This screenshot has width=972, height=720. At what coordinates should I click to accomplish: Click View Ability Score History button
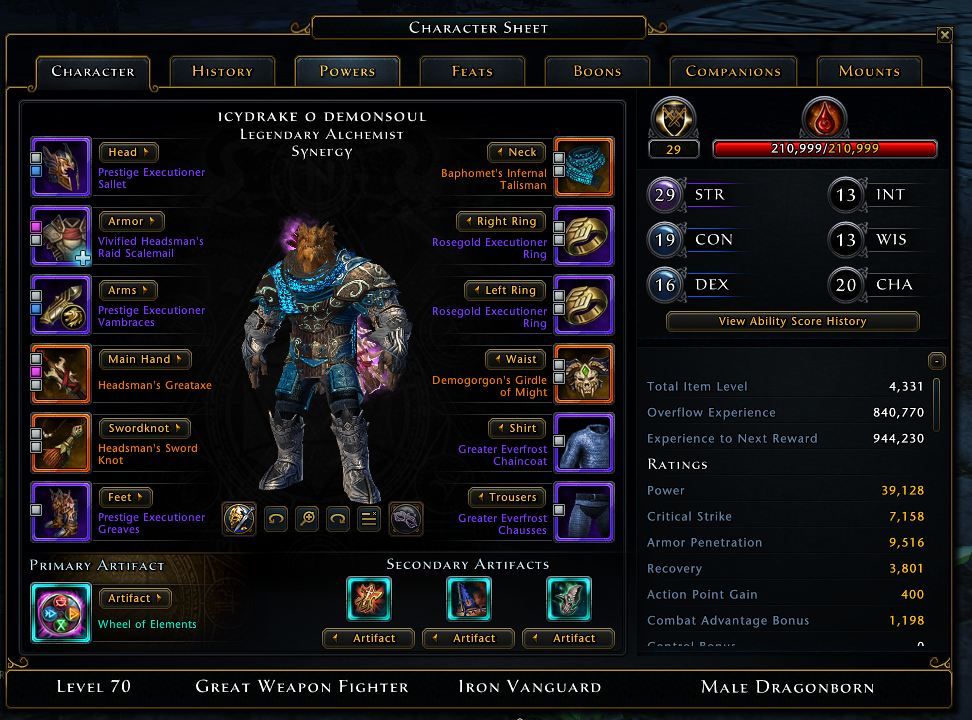pyautogui.click(x=792, y=322)
